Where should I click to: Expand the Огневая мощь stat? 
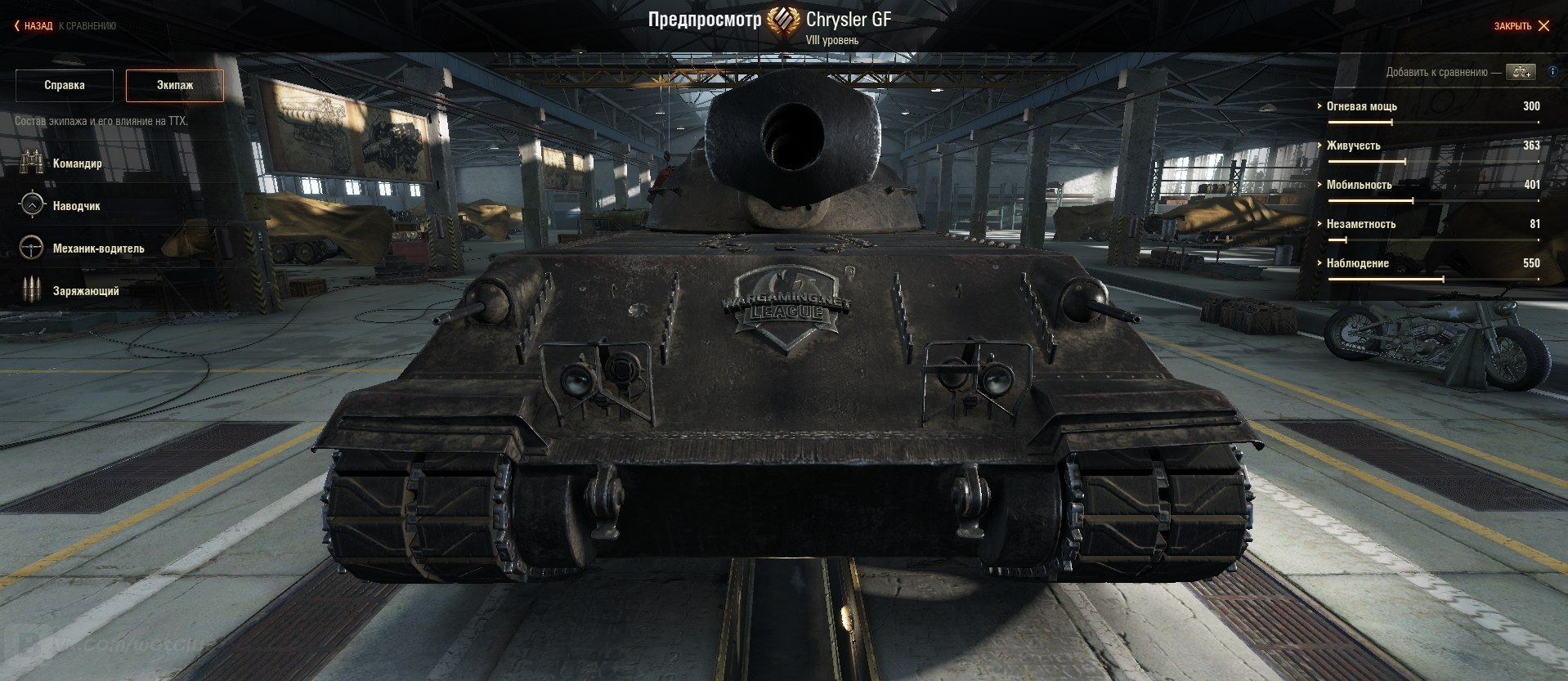click(x=1361, y=106)
